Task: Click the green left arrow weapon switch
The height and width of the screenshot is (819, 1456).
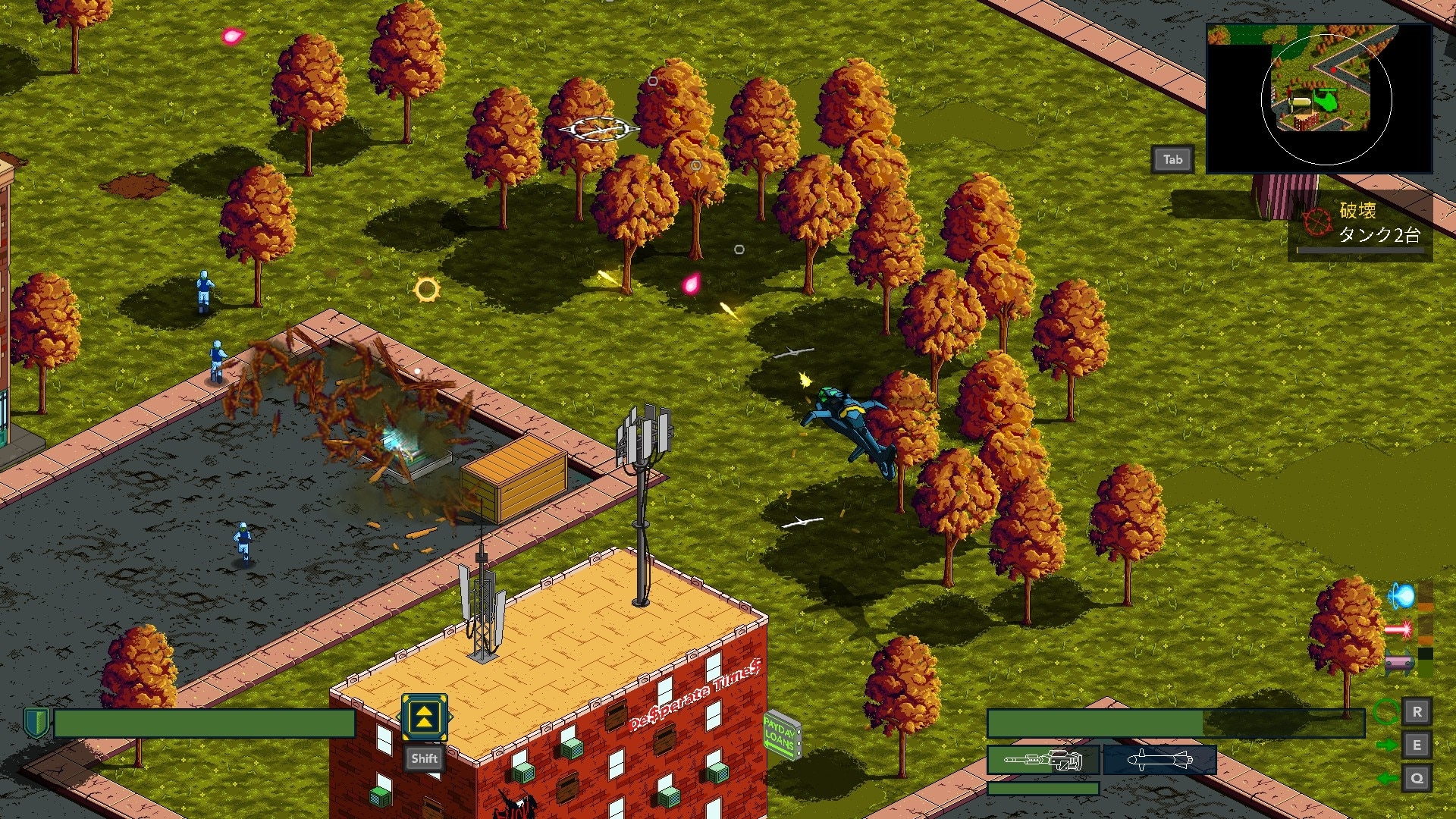Action: (x=1386, y=779)
